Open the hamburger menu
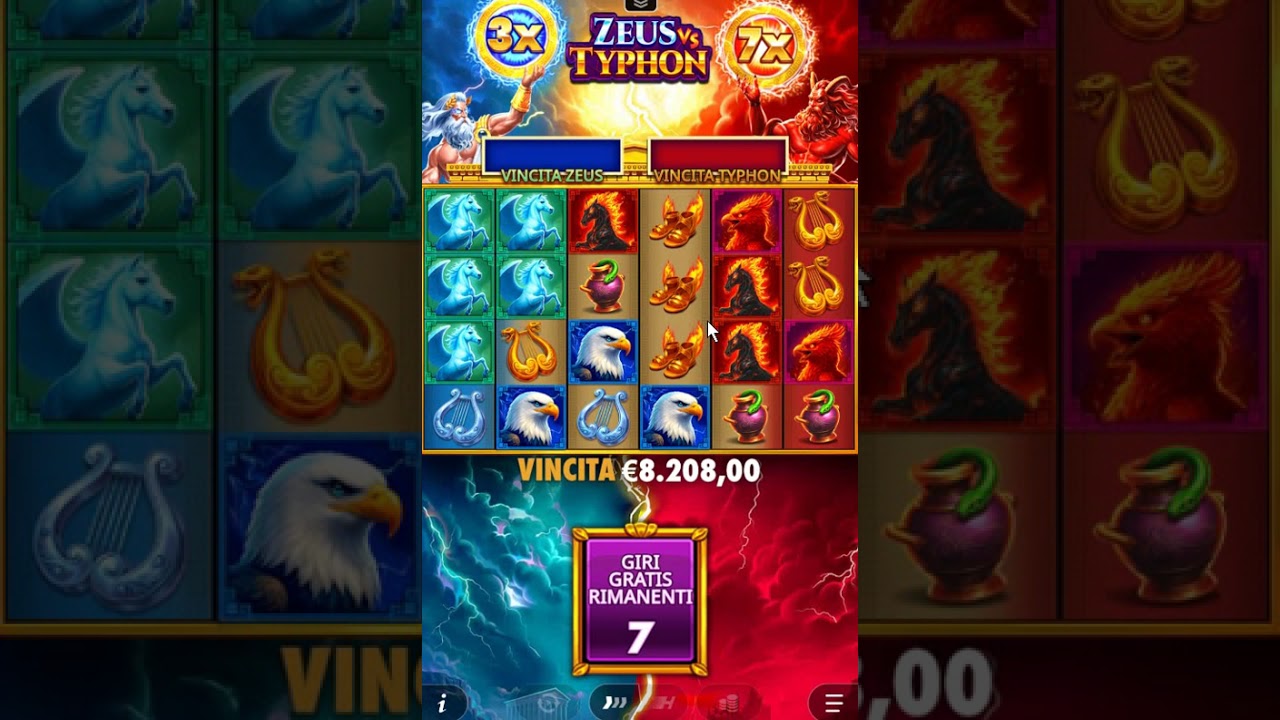This screenshot has height=720, width=1280. pos(834,703)
